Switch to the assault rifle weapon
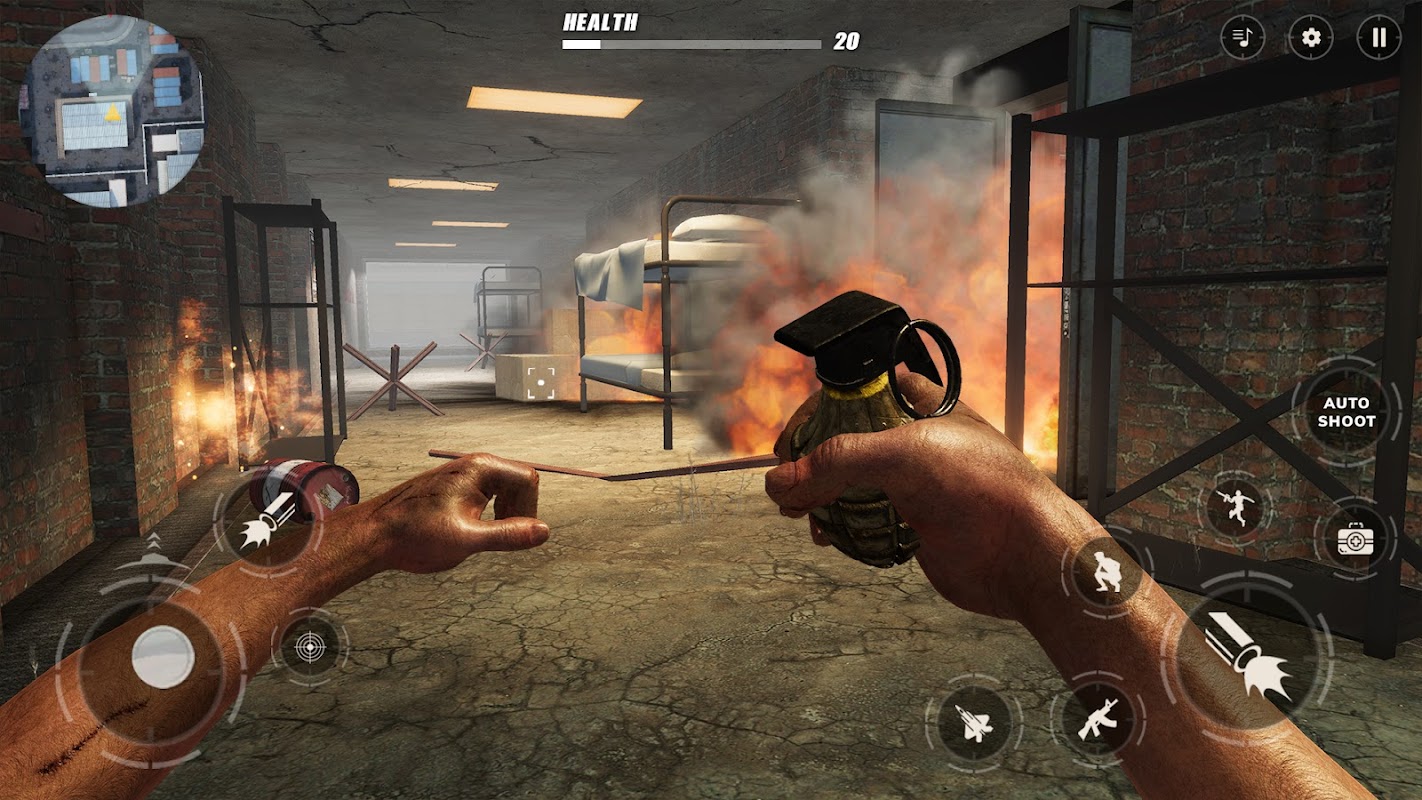Viewport: 1422px width, 800px height. pos(1097,718)
